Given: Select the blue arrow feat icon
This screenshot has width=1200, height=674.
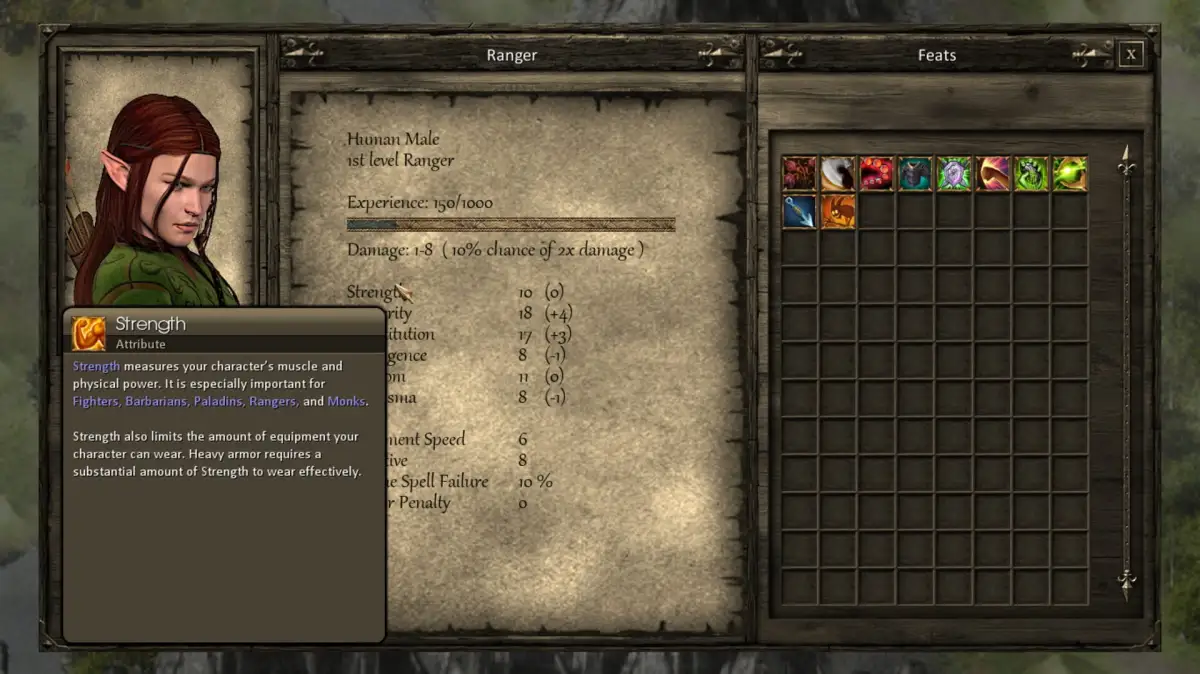Looking at the screenshot, I should click(x=799, y=212).
